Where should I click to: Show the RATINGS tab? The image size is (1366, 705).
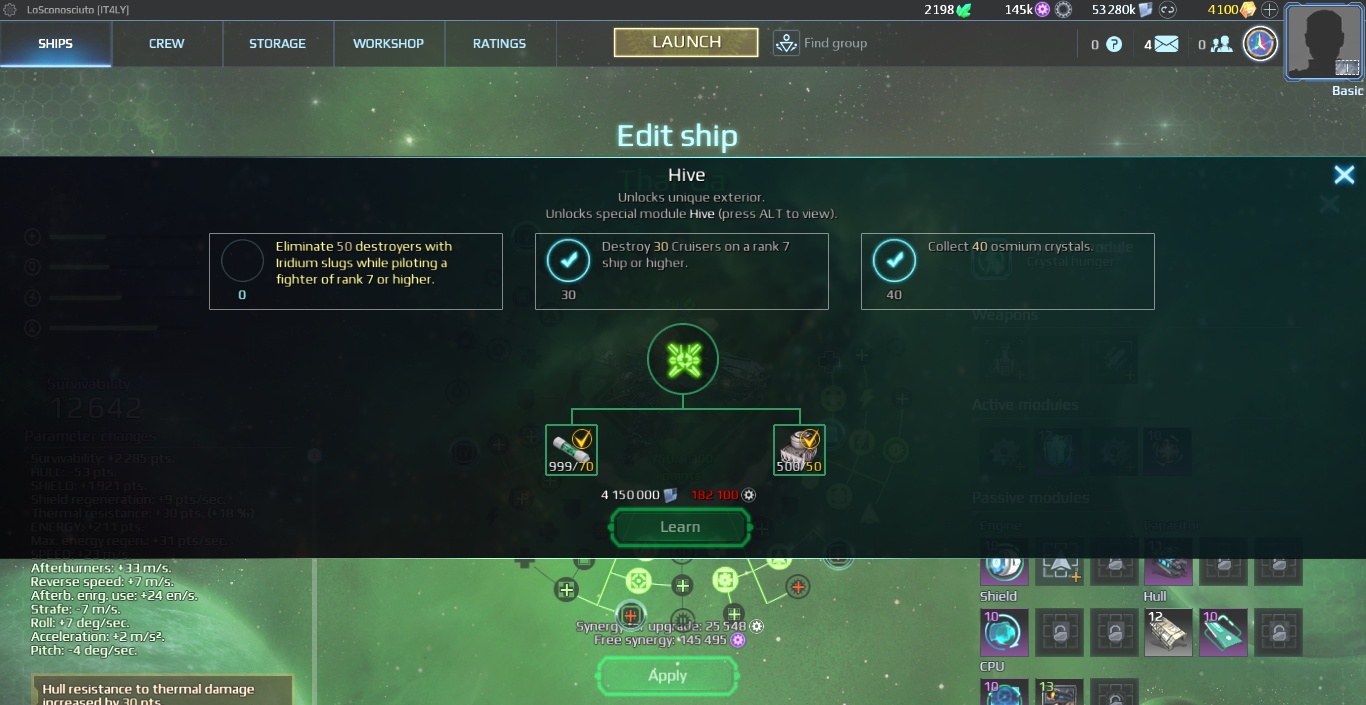click(x=499, y=44)
